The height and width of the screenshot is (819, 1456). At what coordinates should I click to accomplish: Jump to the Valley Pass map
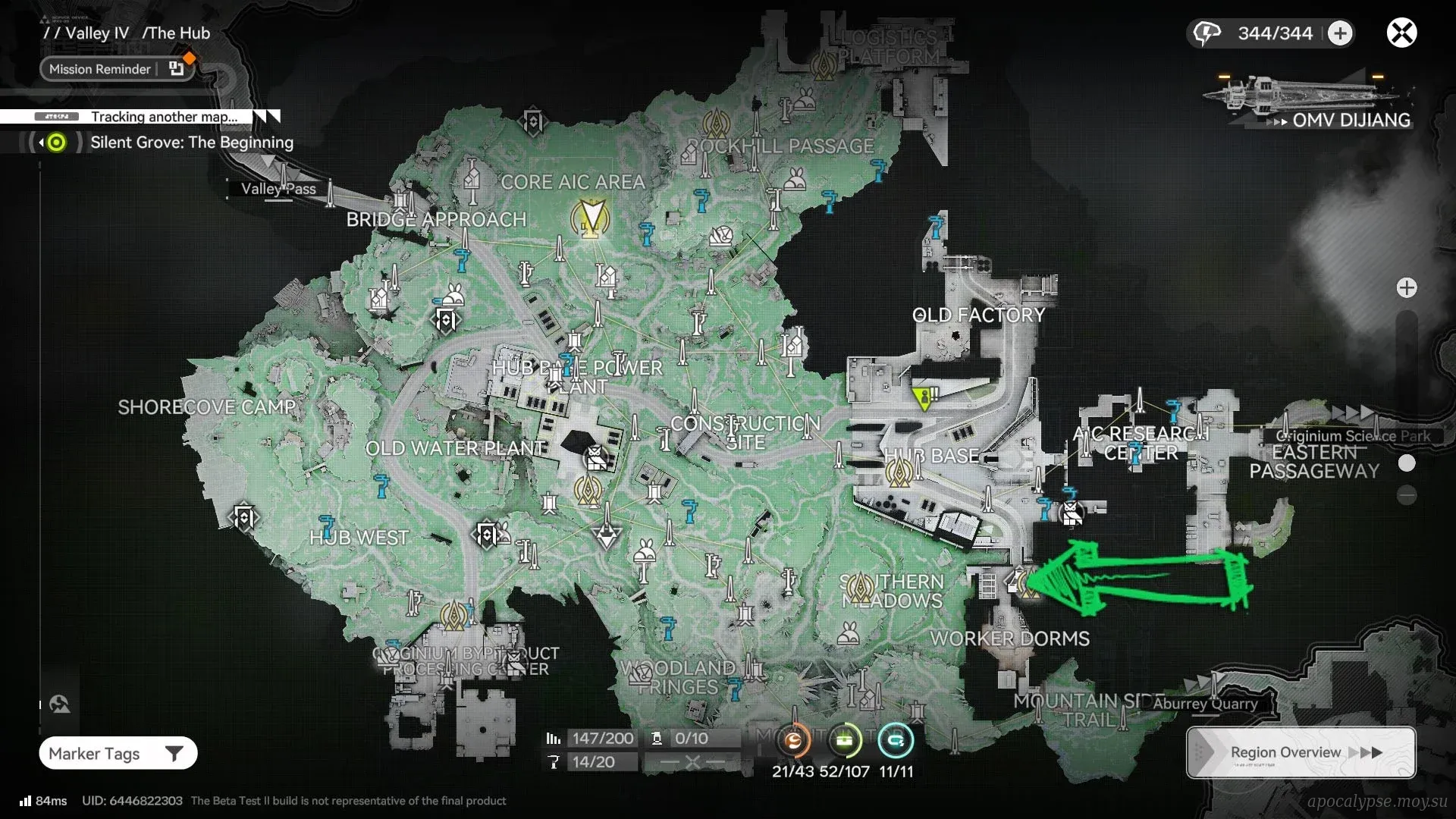pos(278,189)
